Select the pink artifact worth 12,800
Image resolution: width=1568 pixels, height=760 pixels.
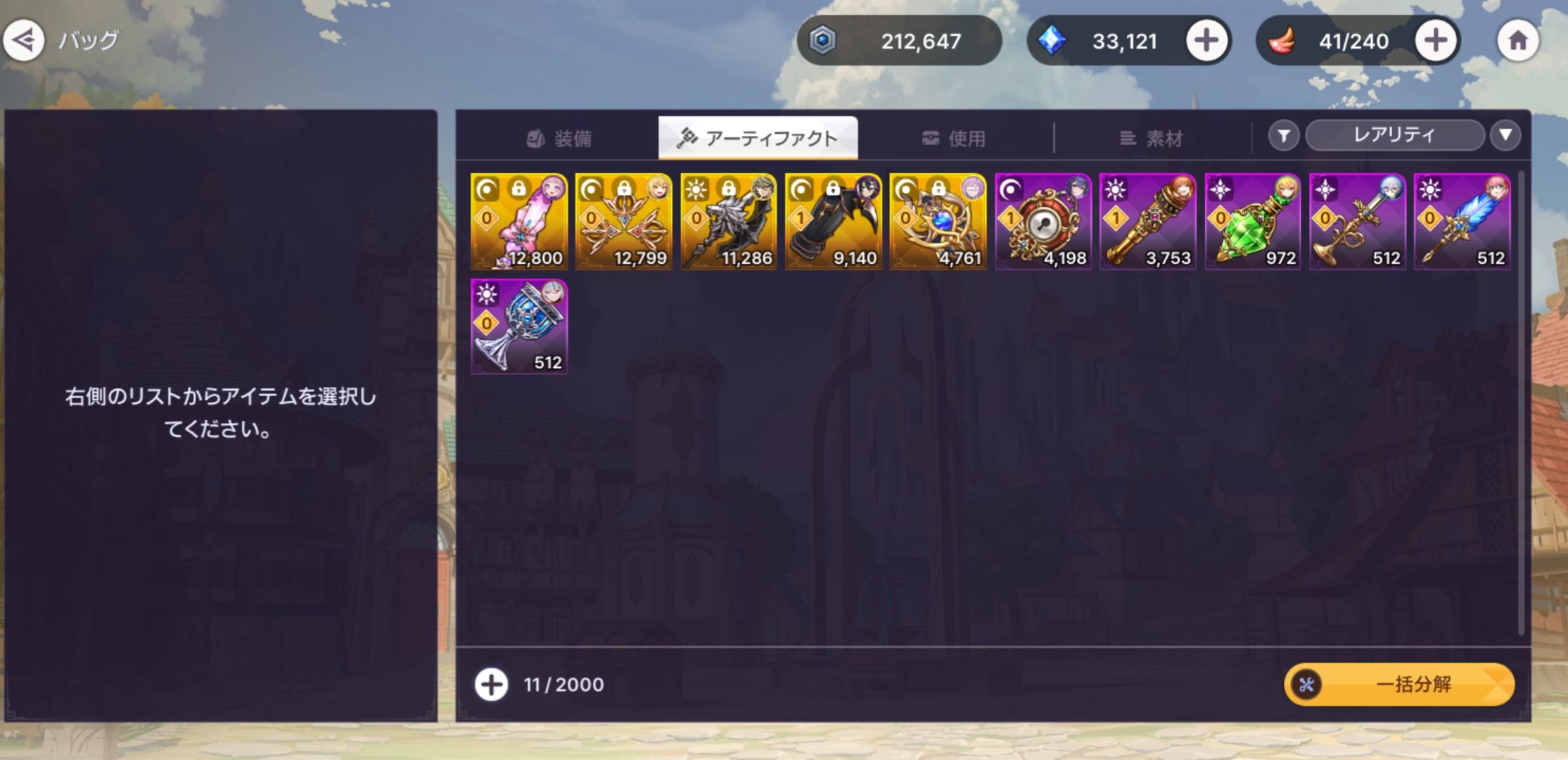tap(519, 222)
